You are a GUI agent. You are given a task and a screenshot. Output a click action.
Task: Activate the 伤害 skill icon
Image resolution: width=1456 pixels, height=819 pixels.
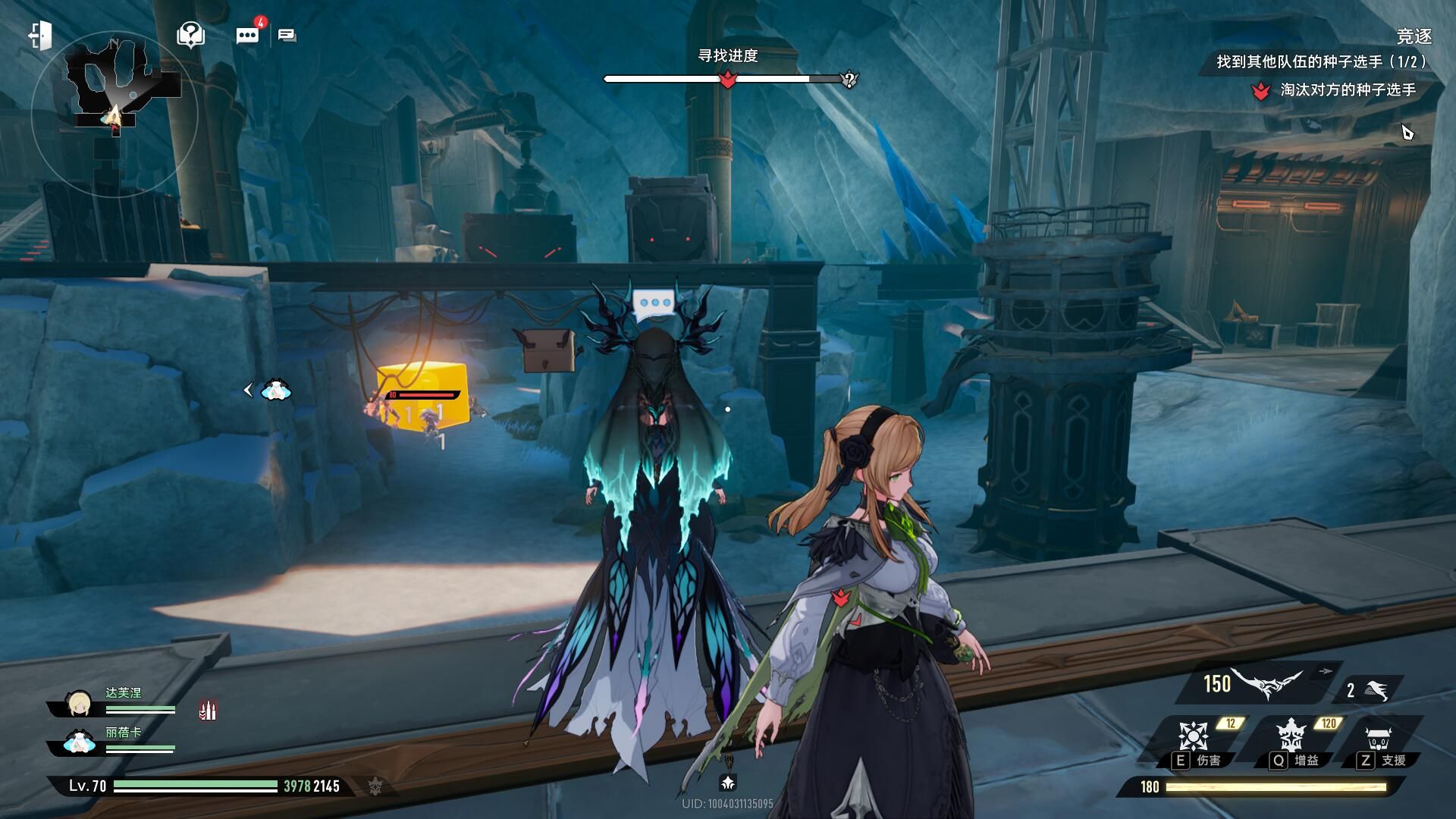coord(1193,737)
